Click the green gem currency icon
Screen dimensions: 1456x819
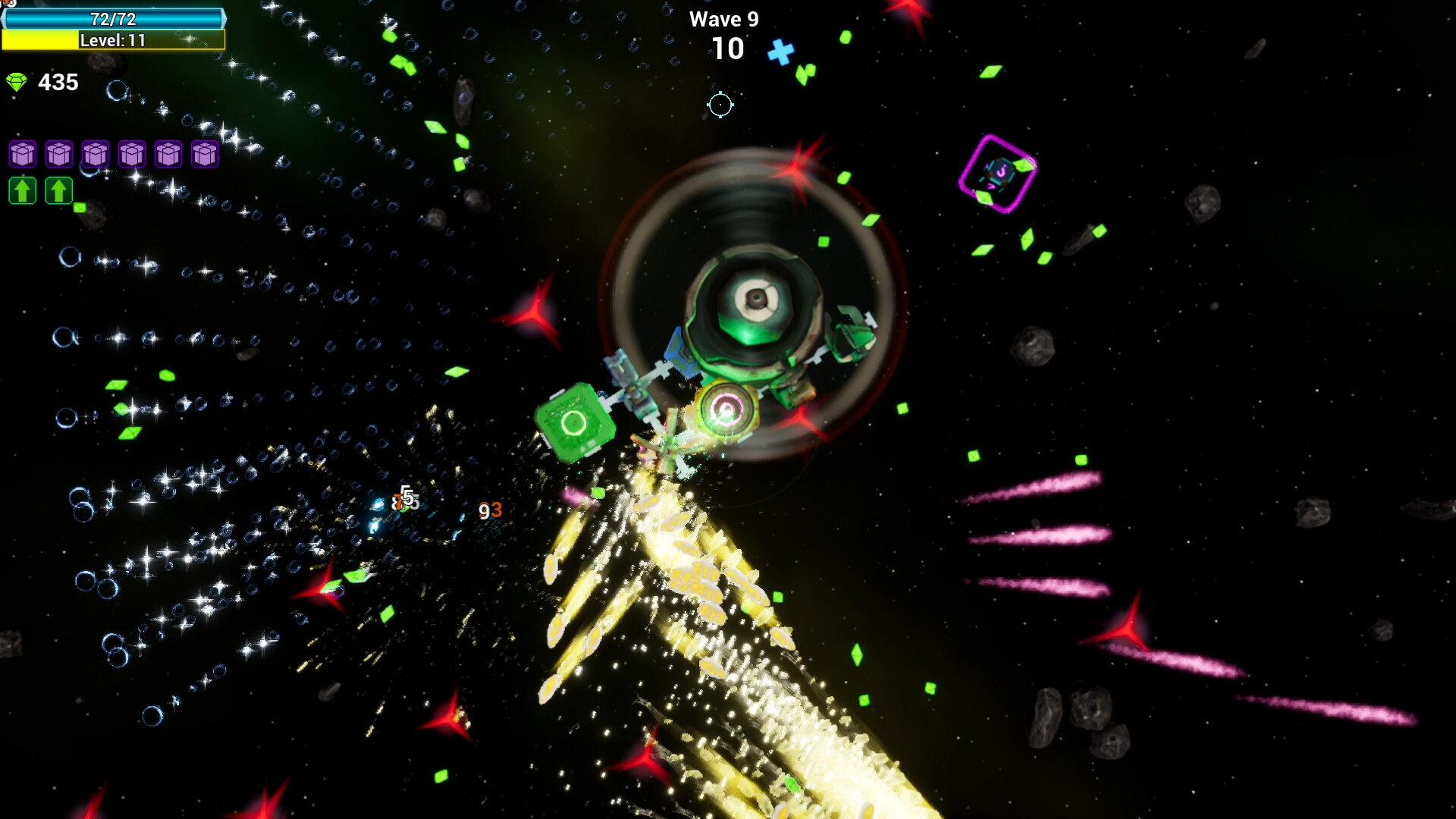coord(17,82)
